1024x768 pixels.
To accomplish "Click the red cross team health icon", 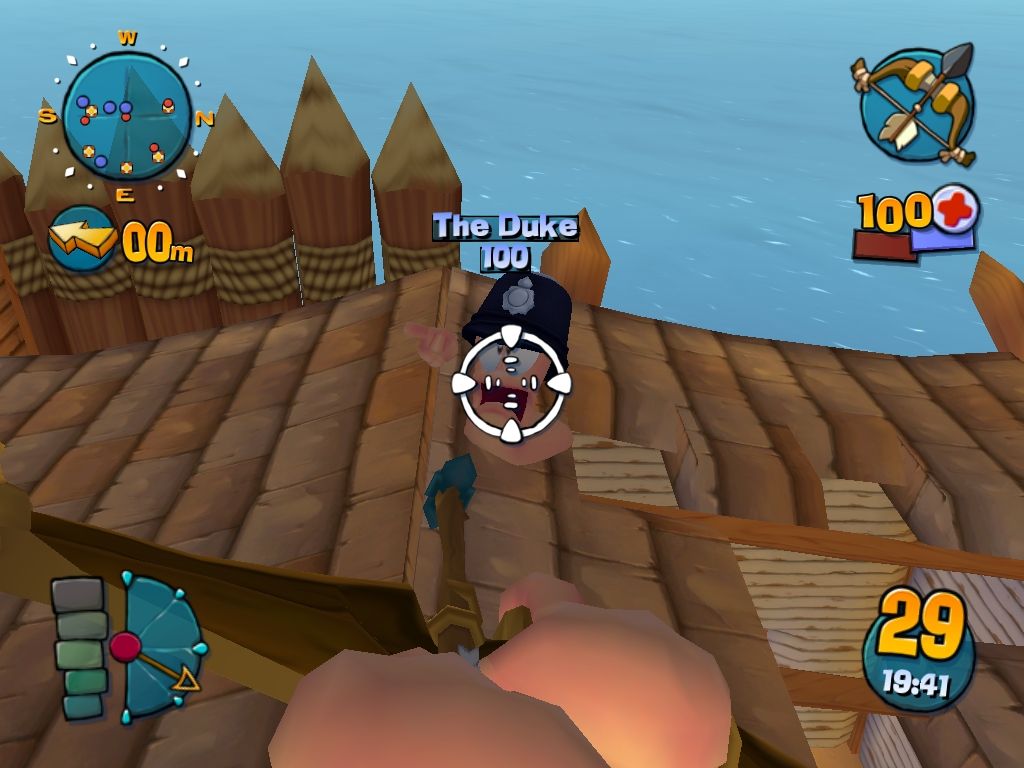I will tap(955, 209).
